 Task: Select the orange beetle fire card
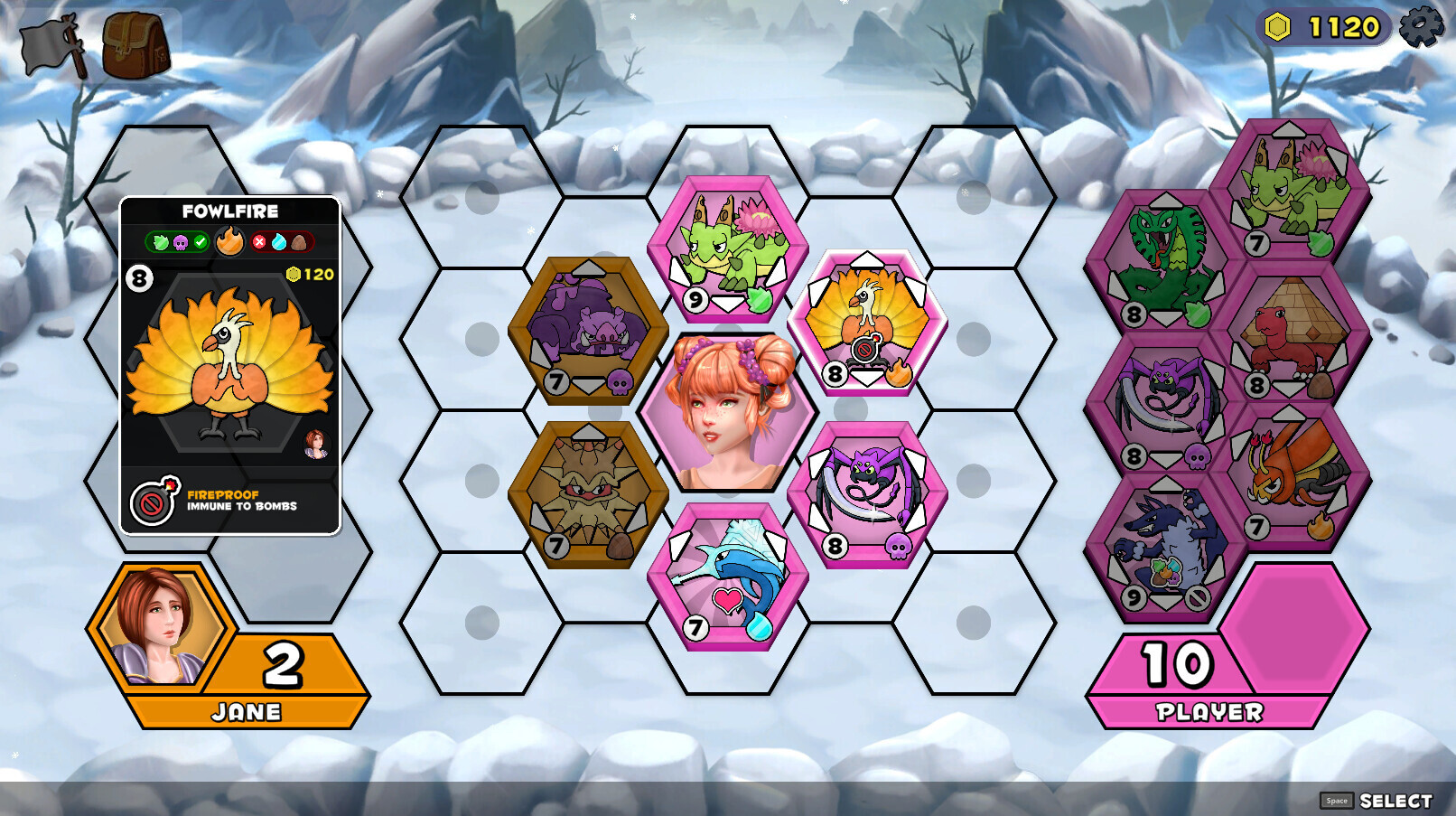click(x=1288, y=474)
